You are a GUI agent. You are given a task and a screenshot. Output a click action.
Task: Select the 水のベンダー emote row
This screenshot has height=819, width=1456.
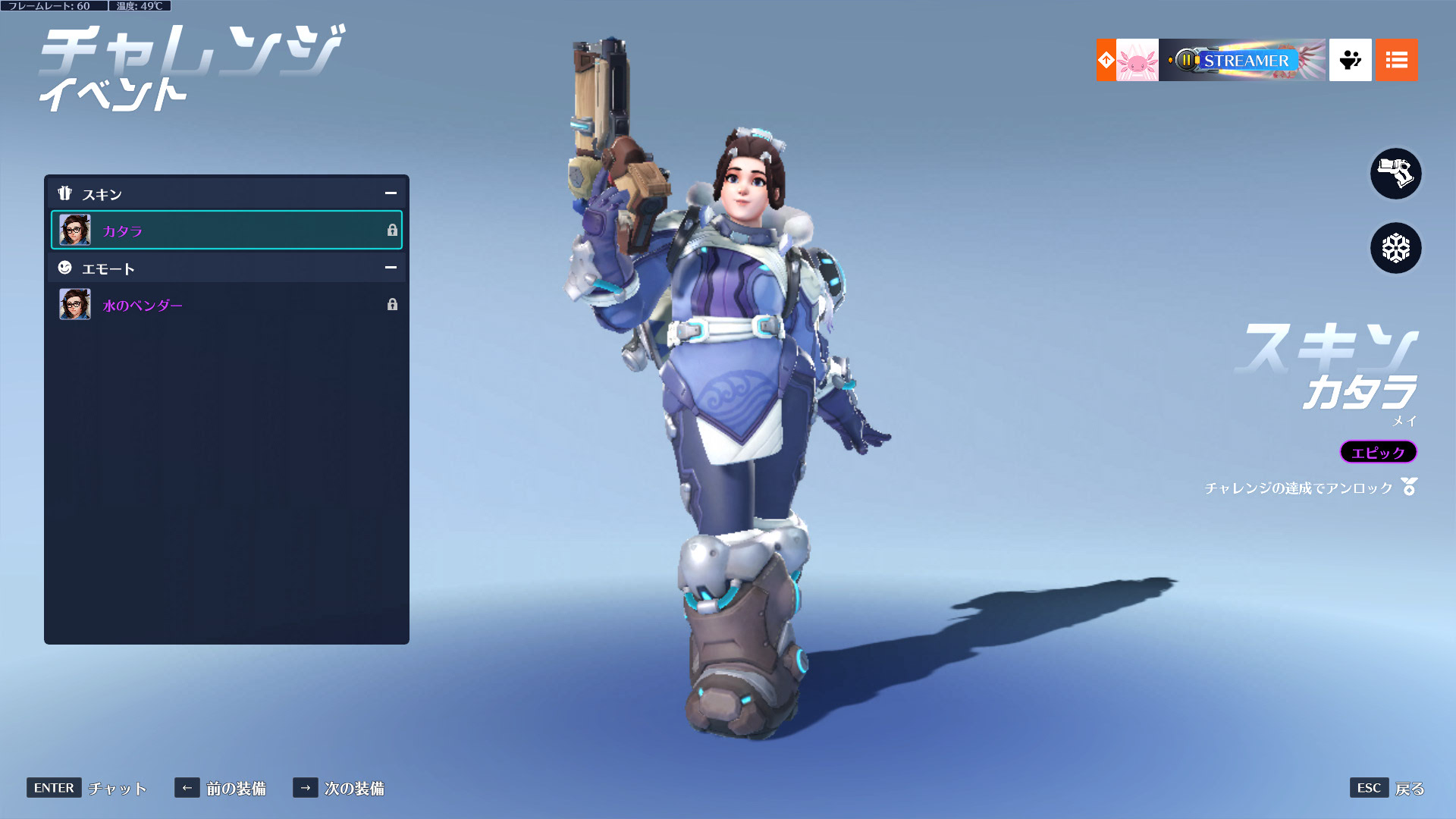tap(226, 305)
